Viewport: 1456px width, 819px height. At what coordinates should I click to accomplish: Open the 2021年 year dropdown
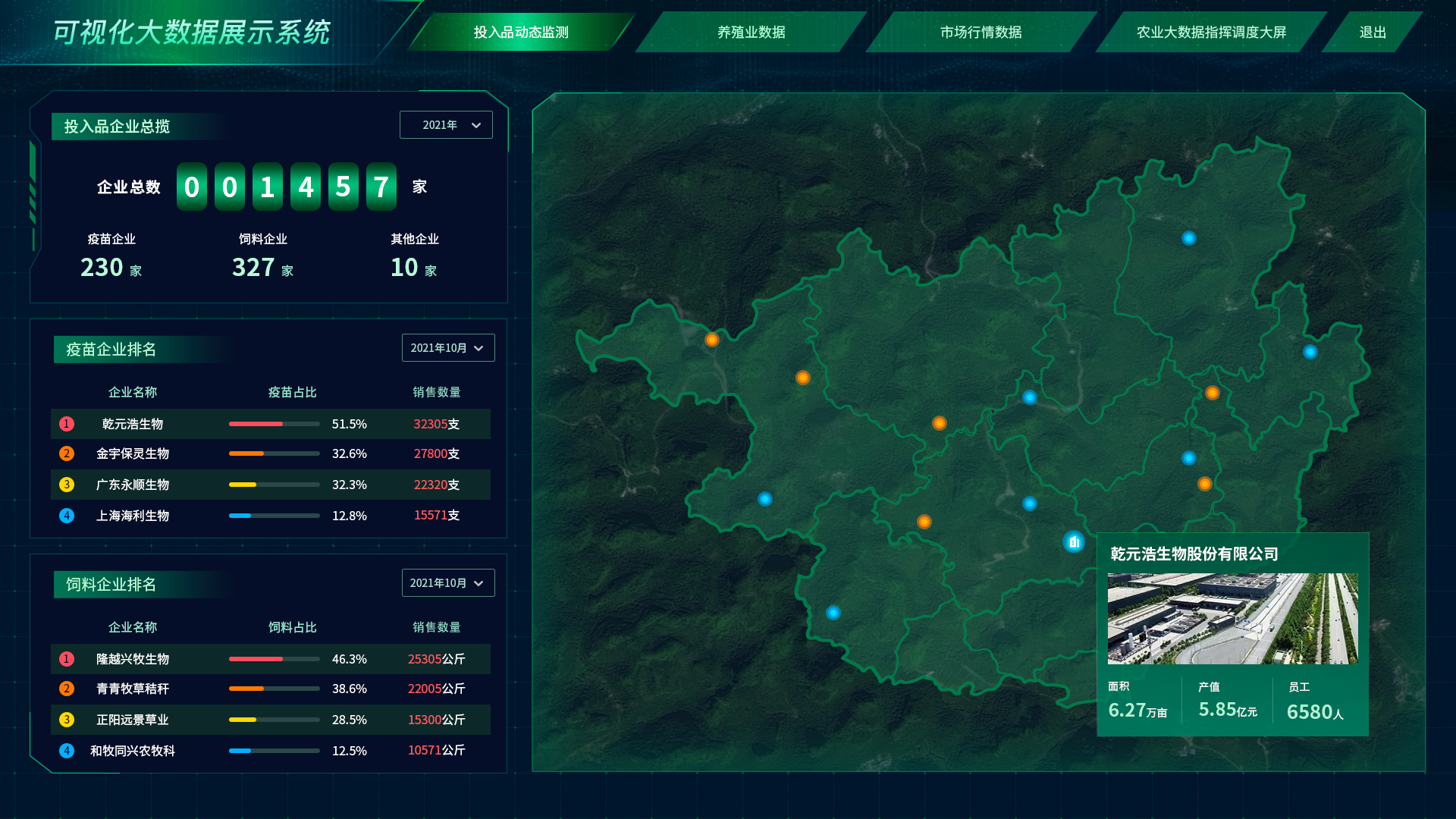[446, 125]
